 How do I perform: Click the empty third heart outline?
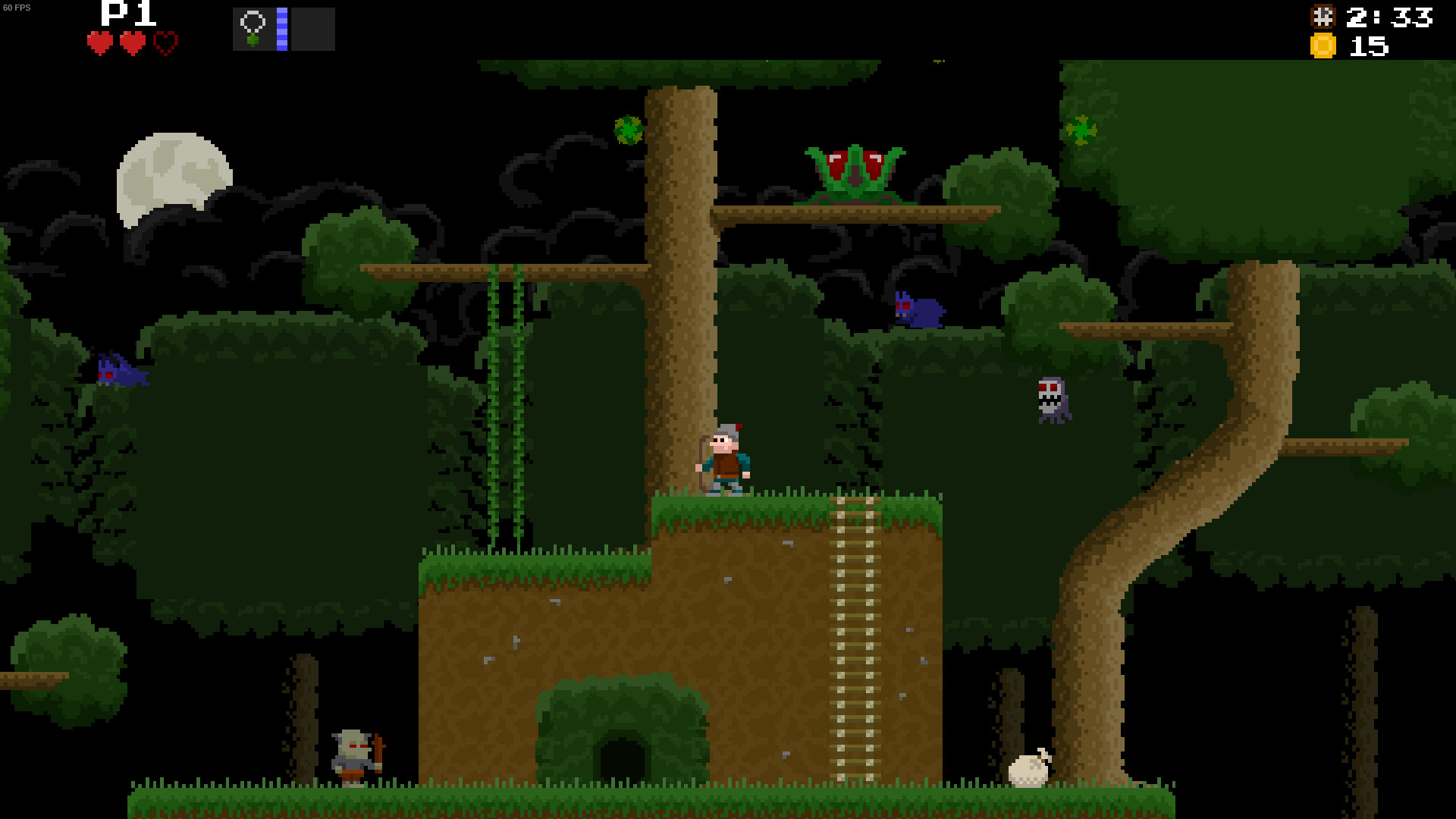pyautogui.click(x=165, y=43)
